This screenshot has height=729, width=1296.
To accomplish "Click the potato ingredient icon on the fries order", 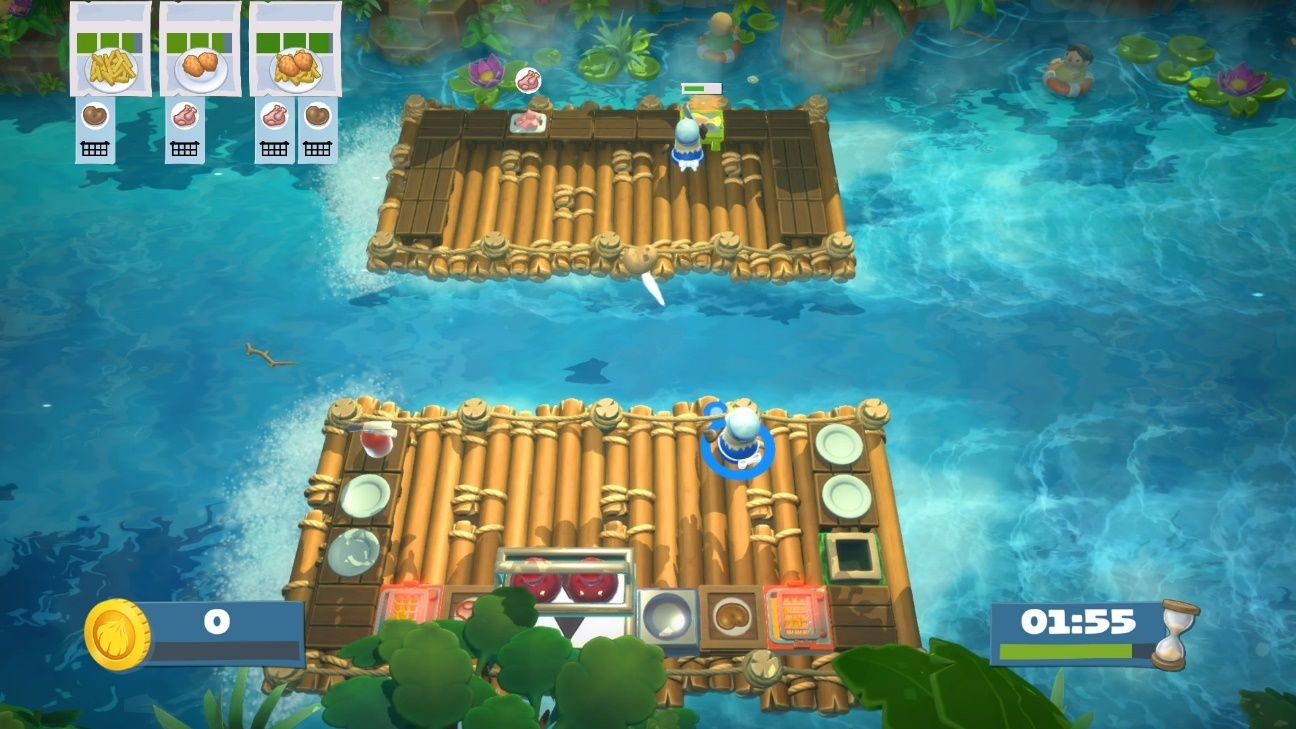I will coord(95,115).
